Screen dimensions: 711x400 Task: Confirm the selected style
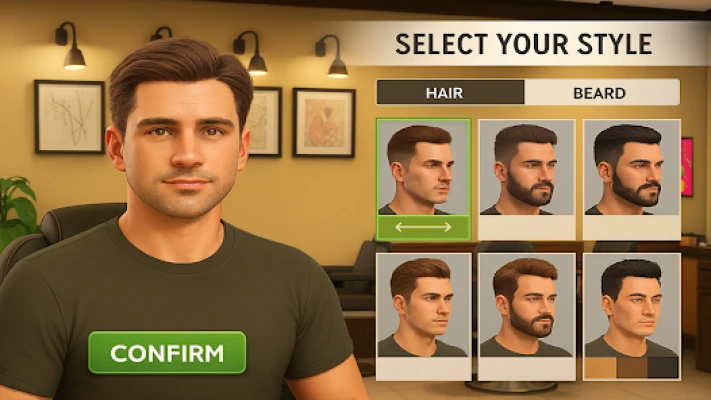pyautogui.click(x=166, y=353)
